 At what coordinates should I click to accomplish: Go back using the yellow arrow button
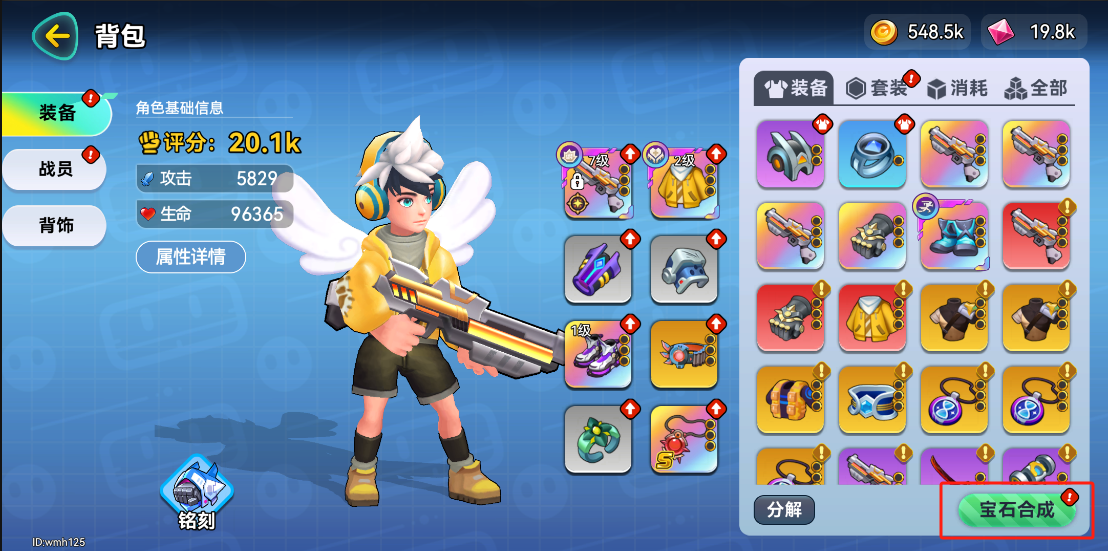pos(57,37)
